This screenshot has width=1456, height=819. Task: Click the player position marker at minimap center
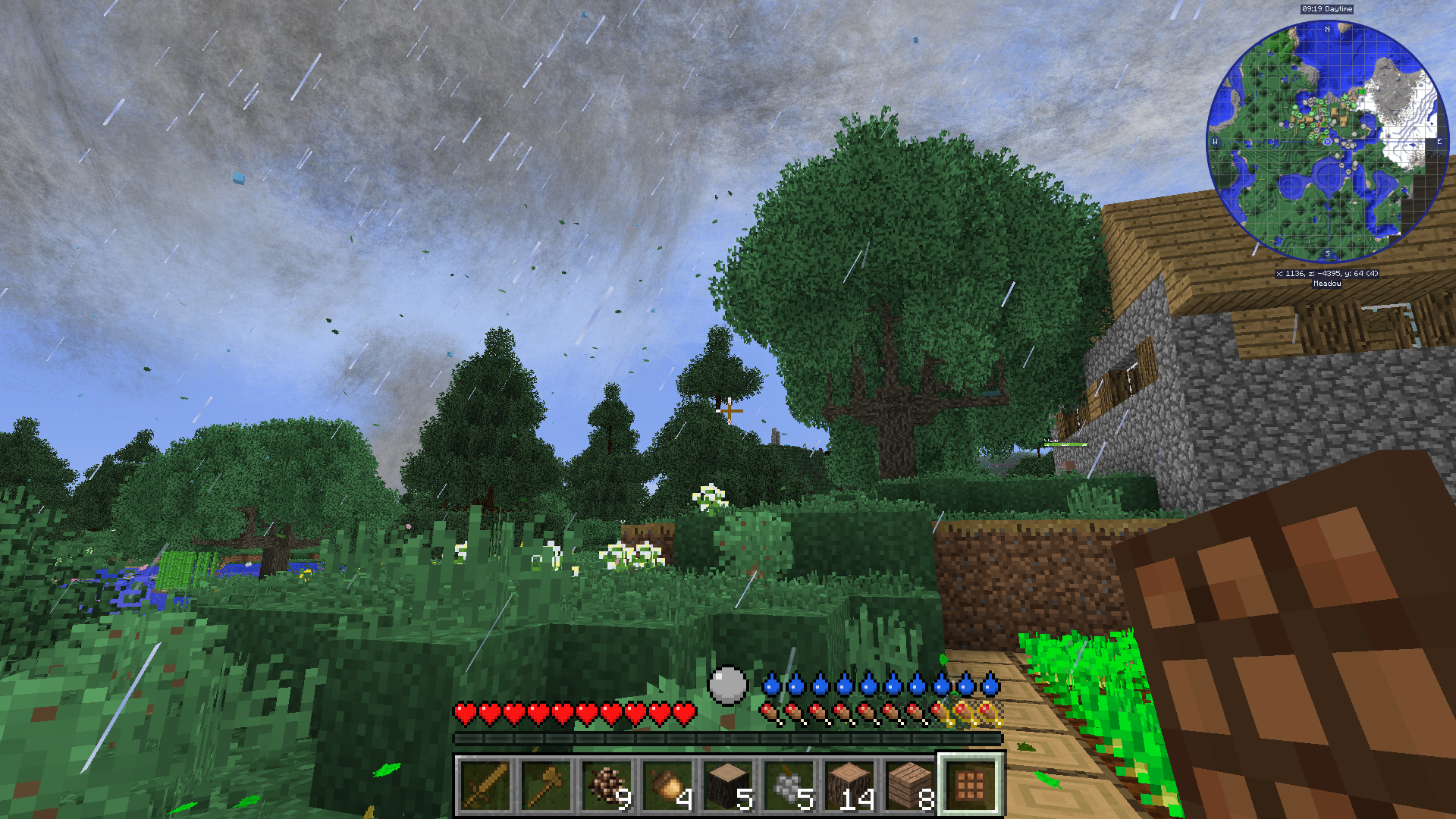click(1327, 142)
